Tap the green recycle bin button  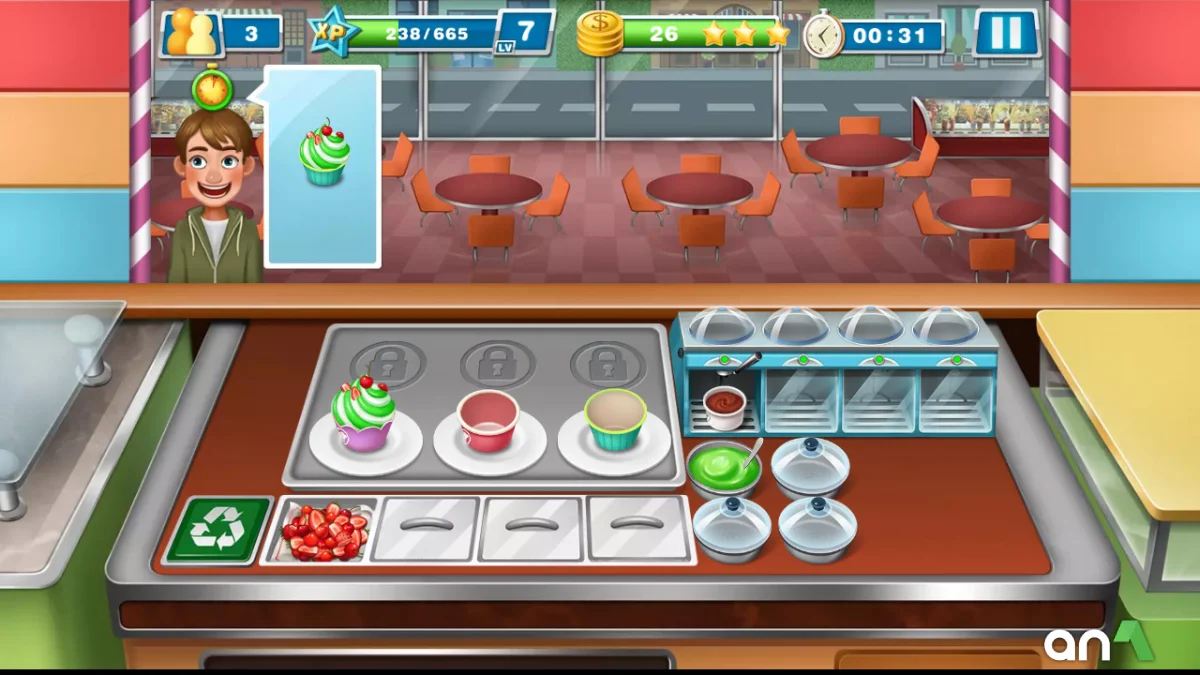click(218, 530)
